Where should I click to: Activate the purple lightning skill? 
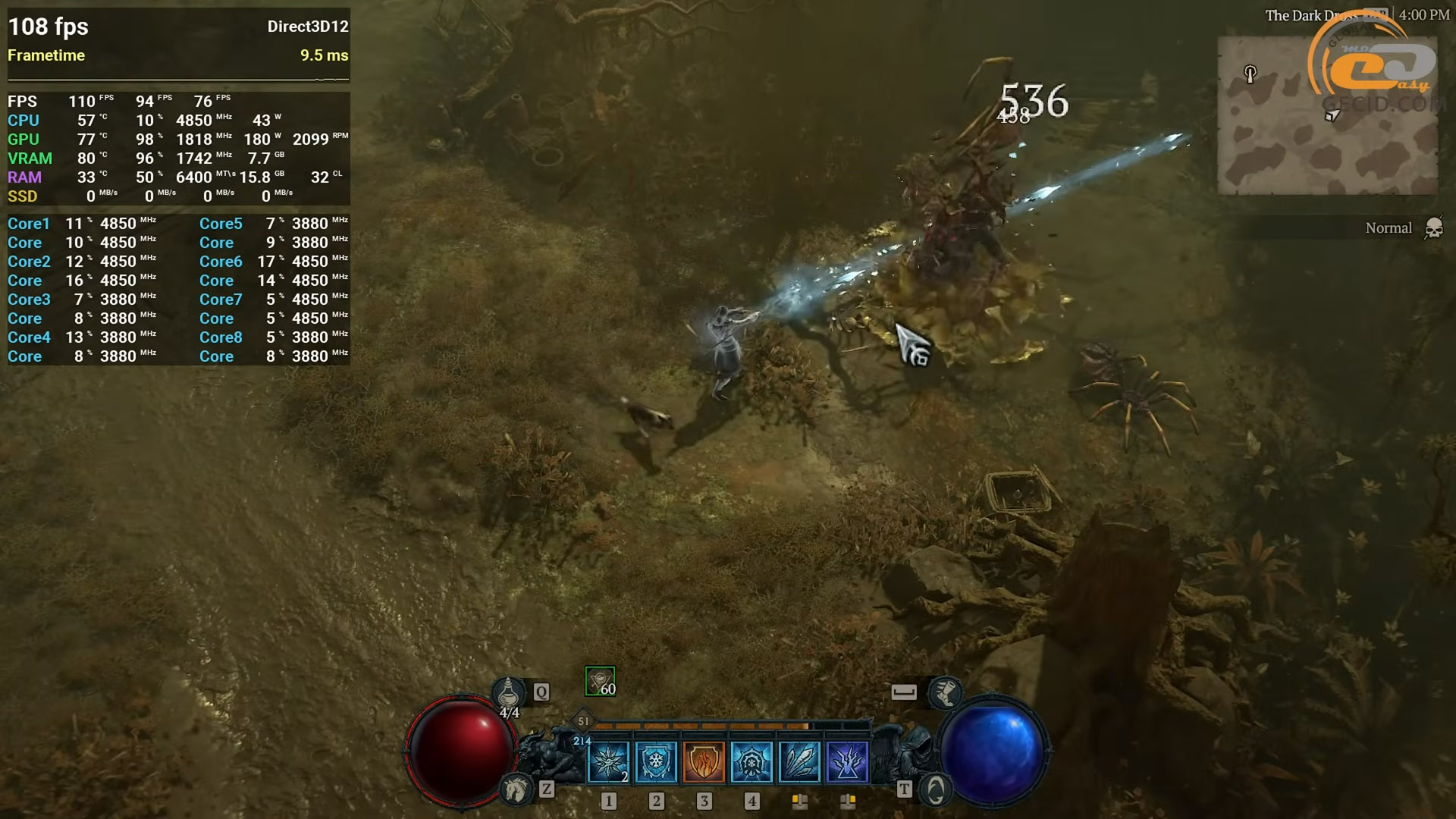point(847,761)
